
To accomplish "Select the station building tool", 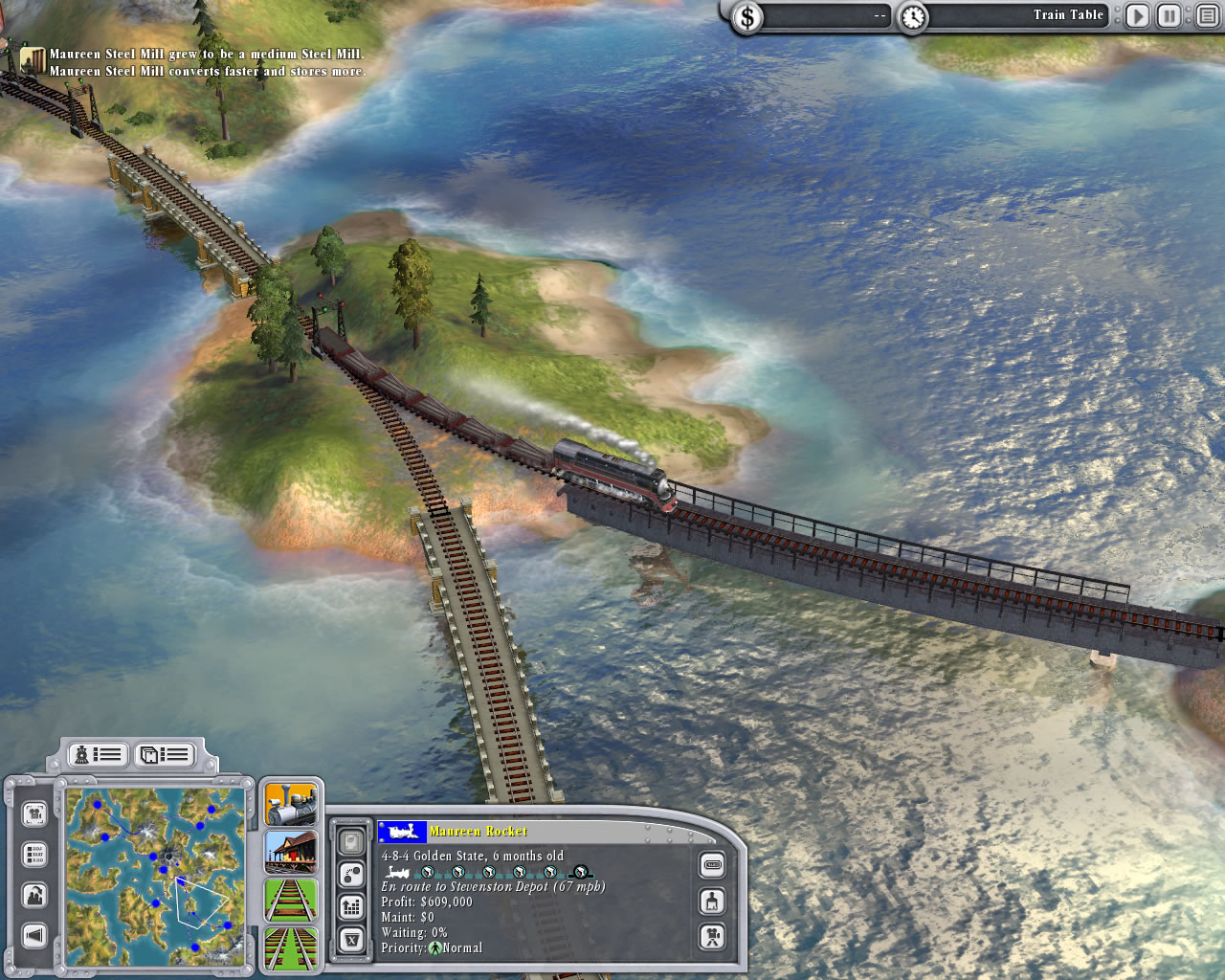I will point(291,852).
